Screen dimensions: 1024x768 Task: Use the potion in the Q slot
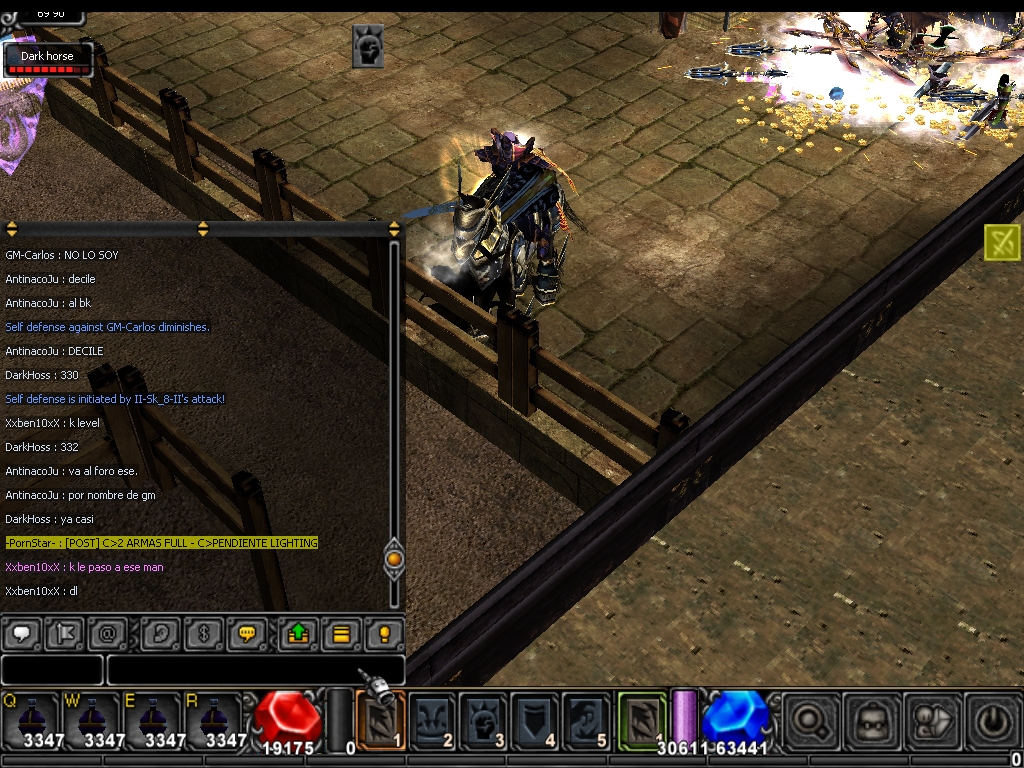pos(32,720)
